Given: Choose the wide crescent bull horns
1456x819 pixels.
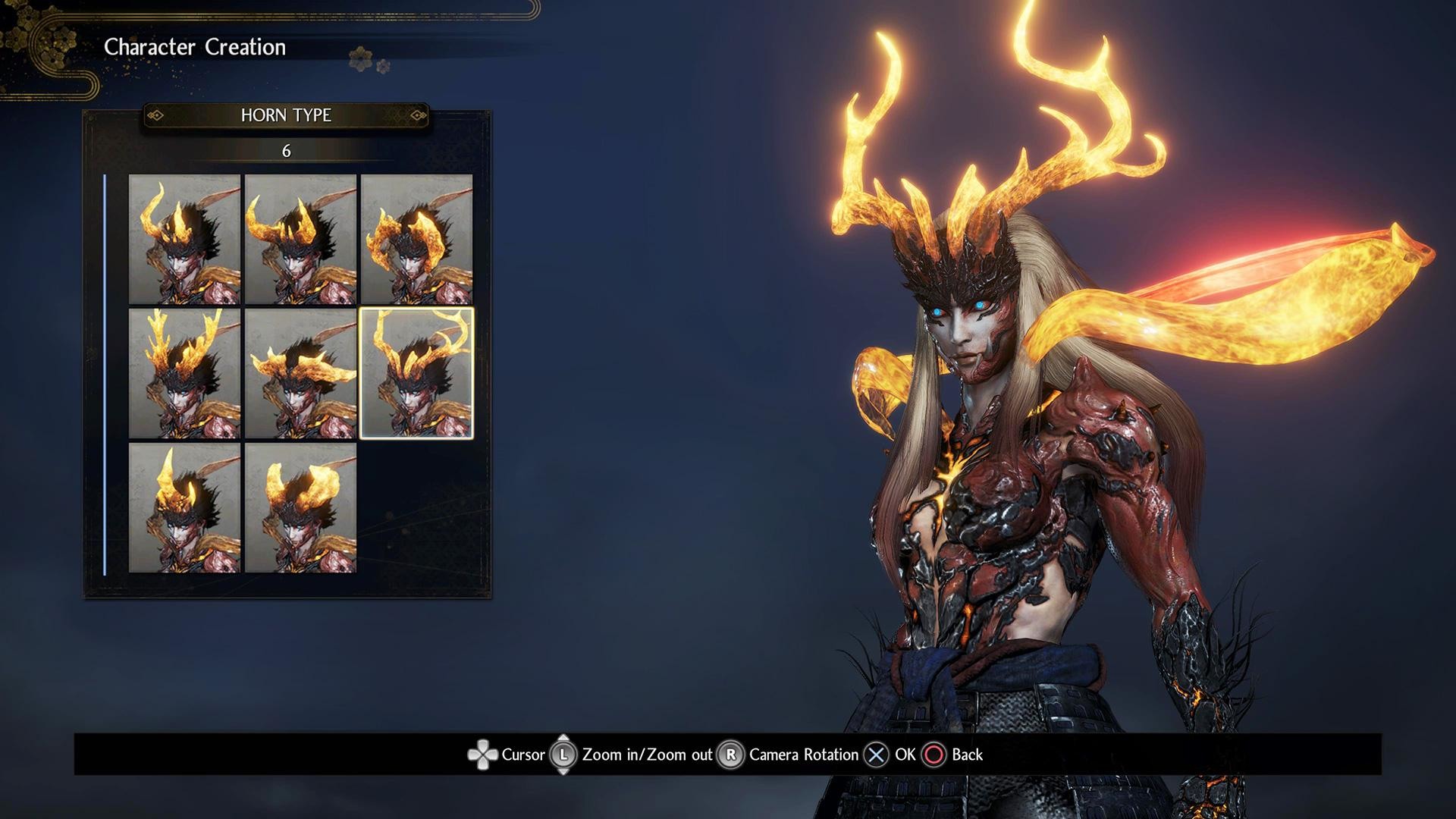Looking at the screenshot, I should 300,239.
